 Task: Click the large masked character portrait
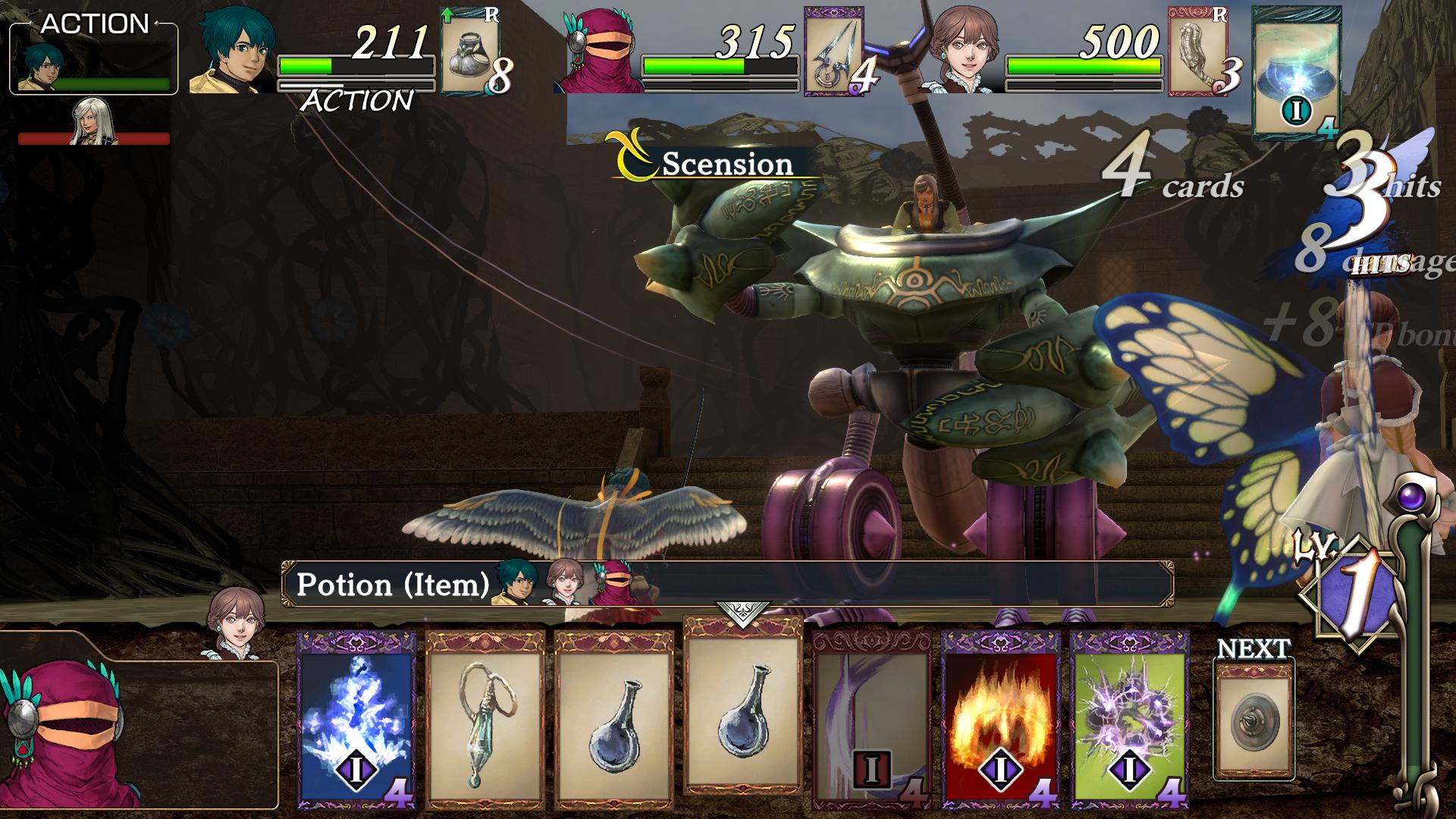point(68,732)
